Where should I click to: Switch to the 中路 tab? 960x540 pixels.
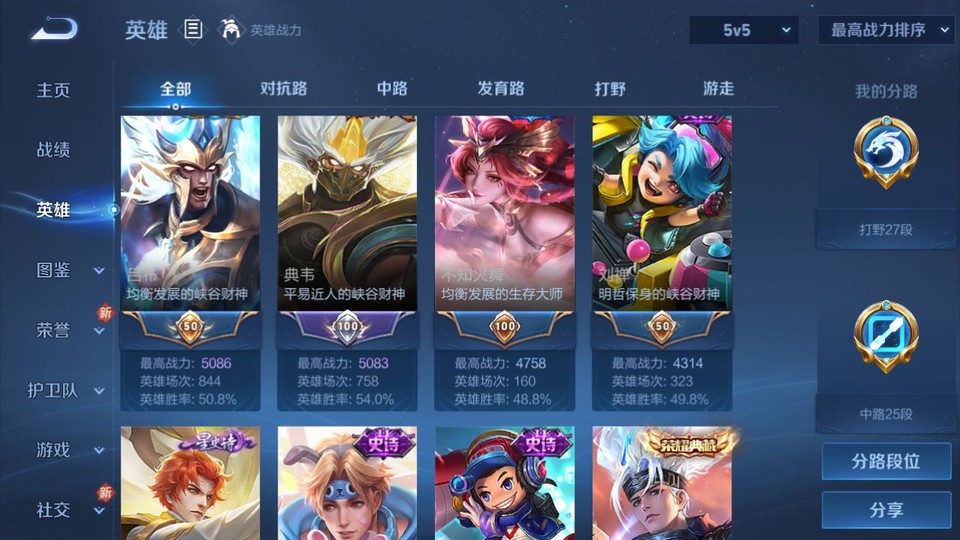pyautogui.click(x=392, y=88)
